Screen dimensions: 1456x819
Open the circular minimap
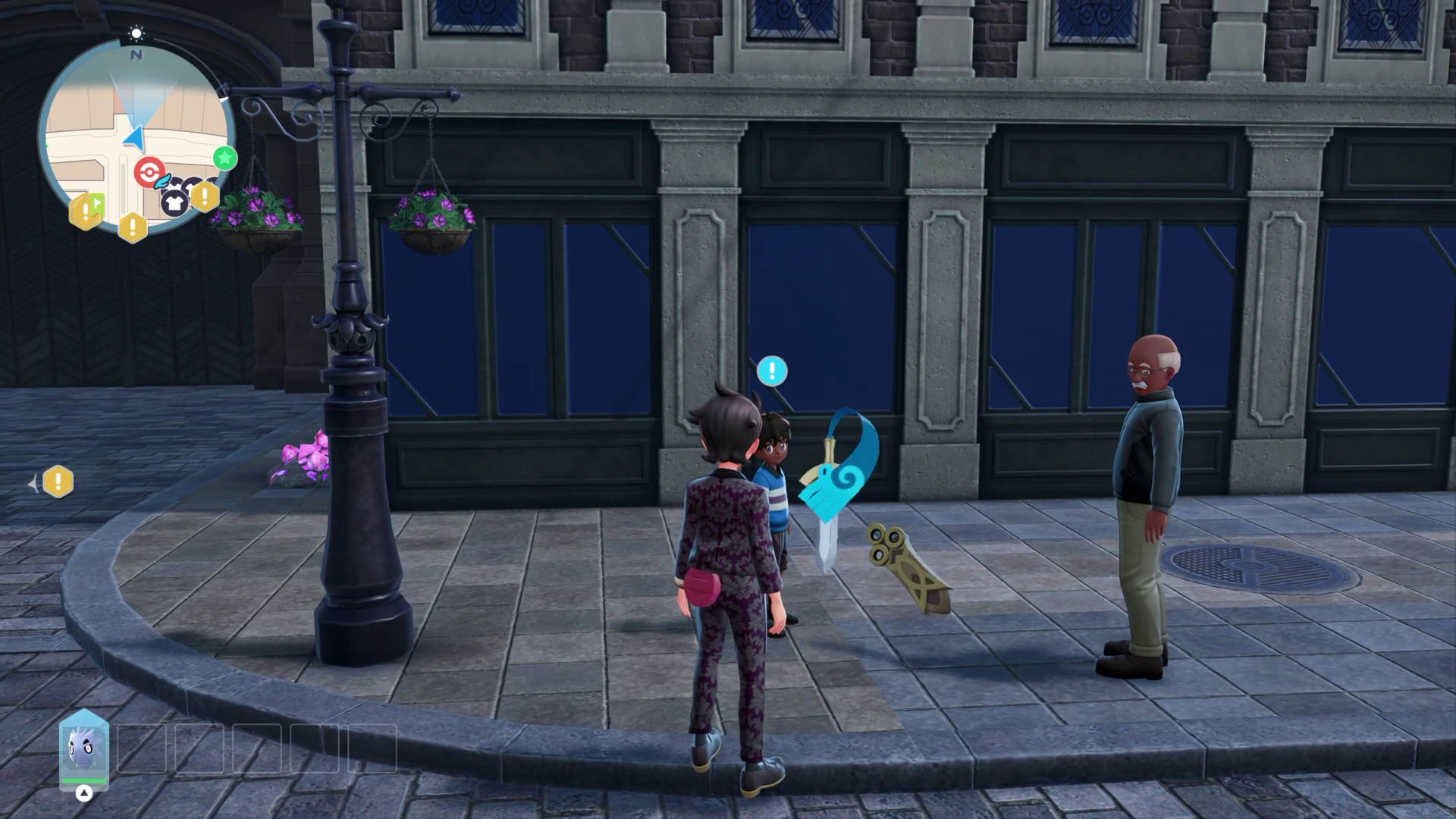click(136, 136)
